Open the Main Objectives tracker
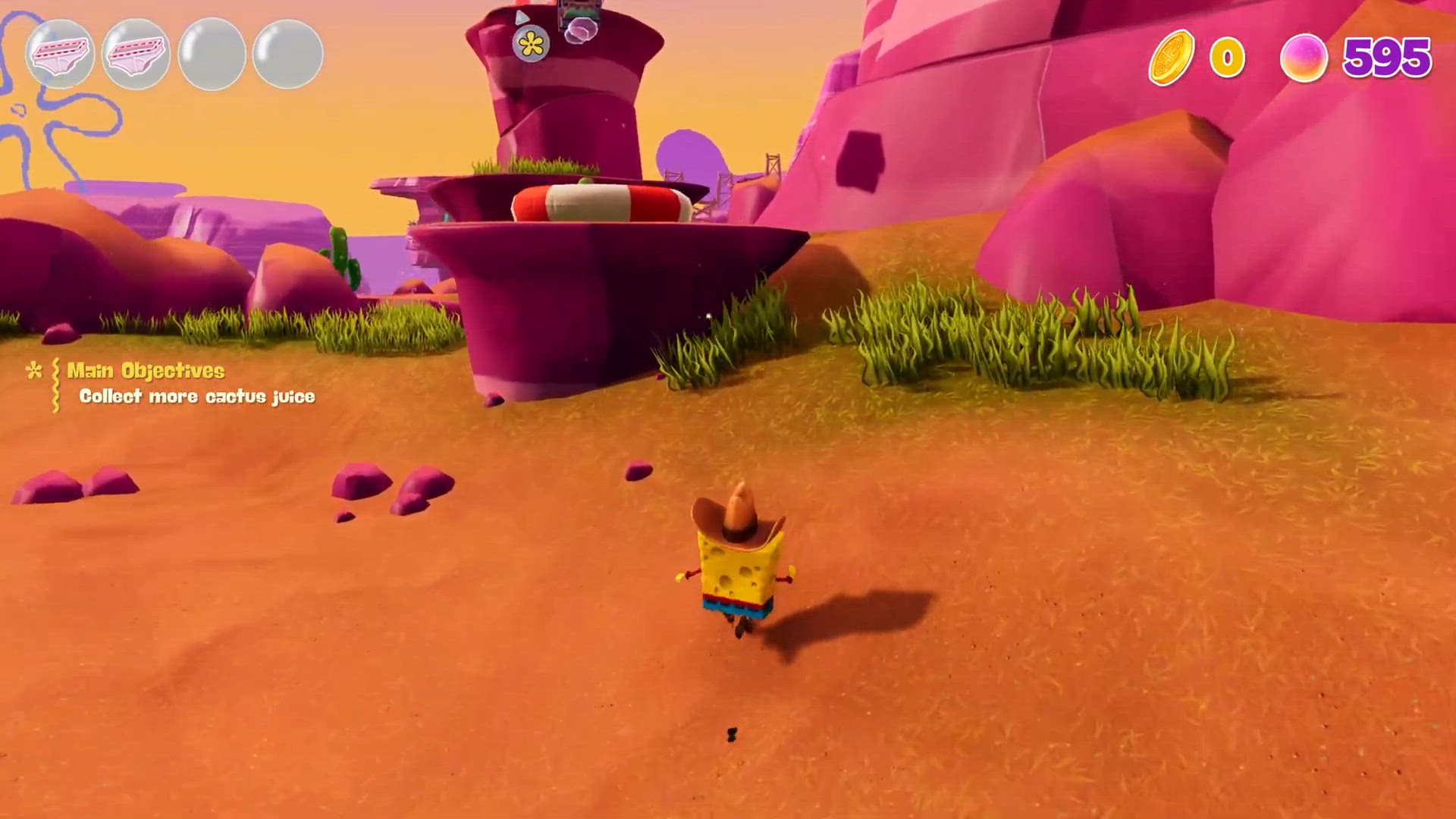 point(146,371)
